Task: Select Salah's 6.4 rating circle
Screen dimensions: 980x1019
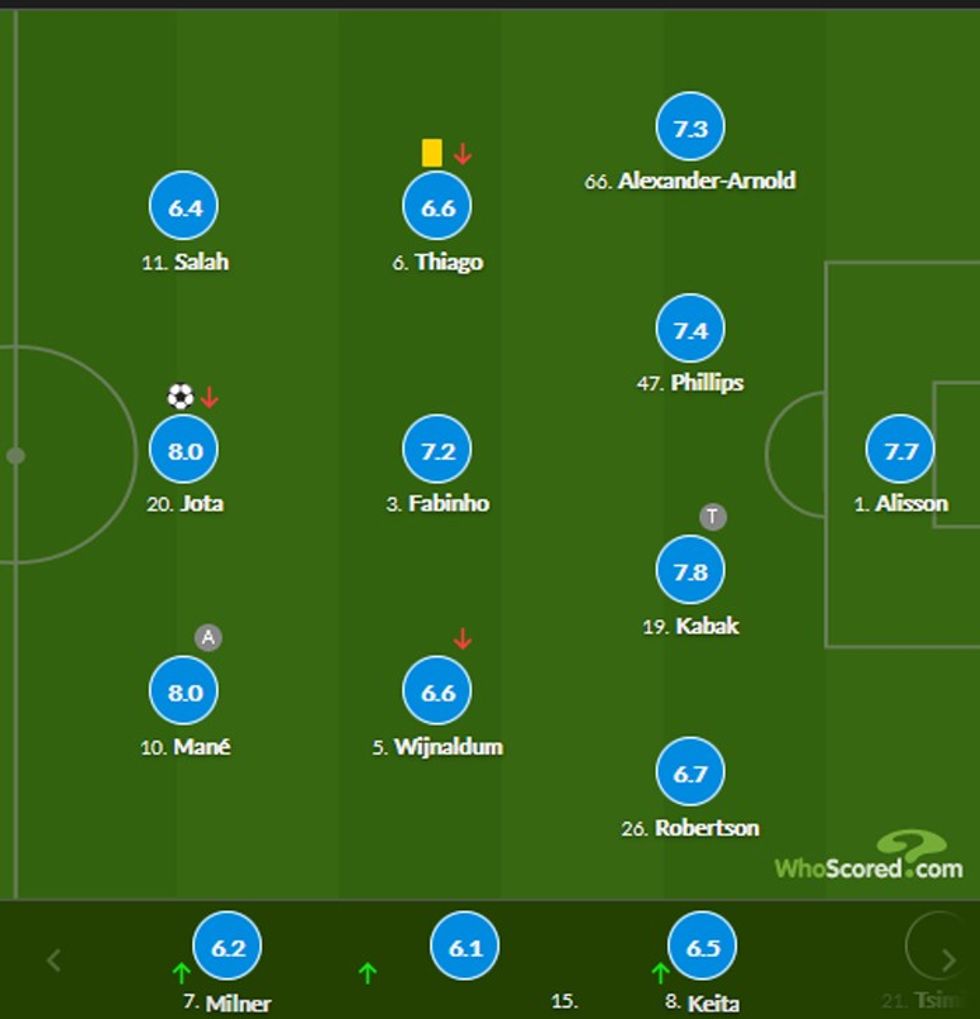Action: (x=184, y=208)
